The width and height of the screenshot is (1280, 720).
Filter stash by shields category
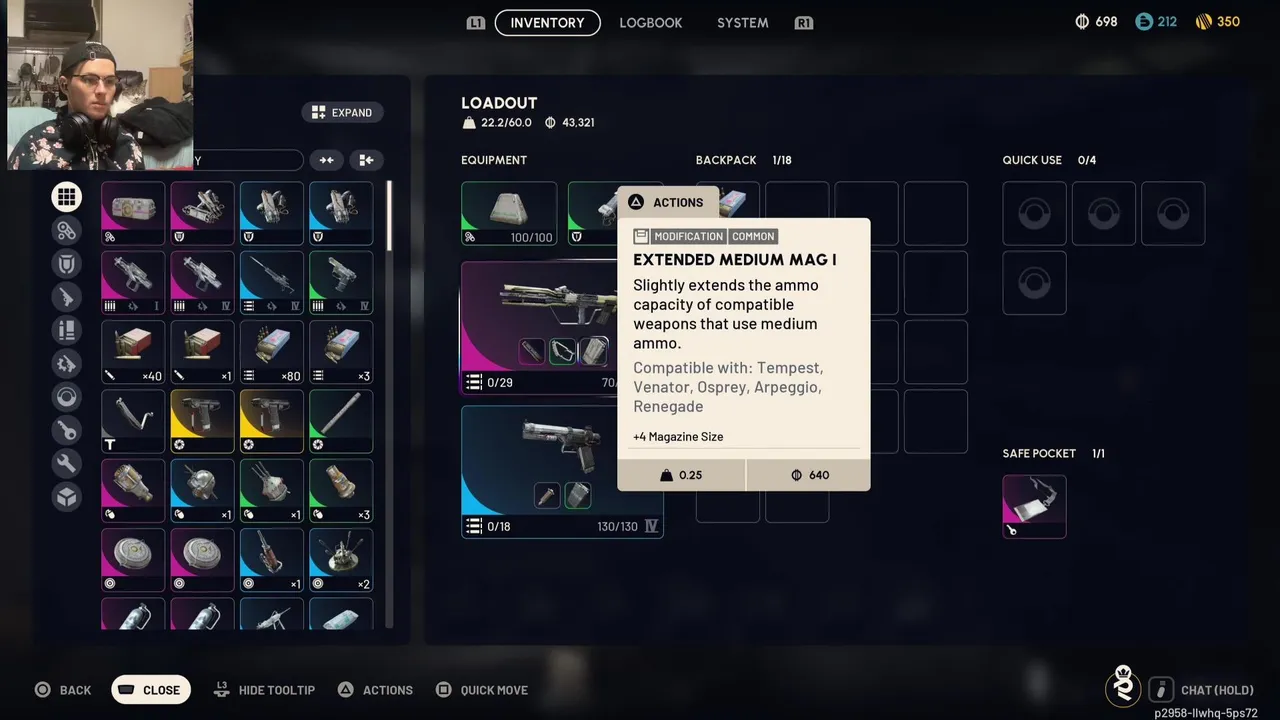click(x=67, y=264)
